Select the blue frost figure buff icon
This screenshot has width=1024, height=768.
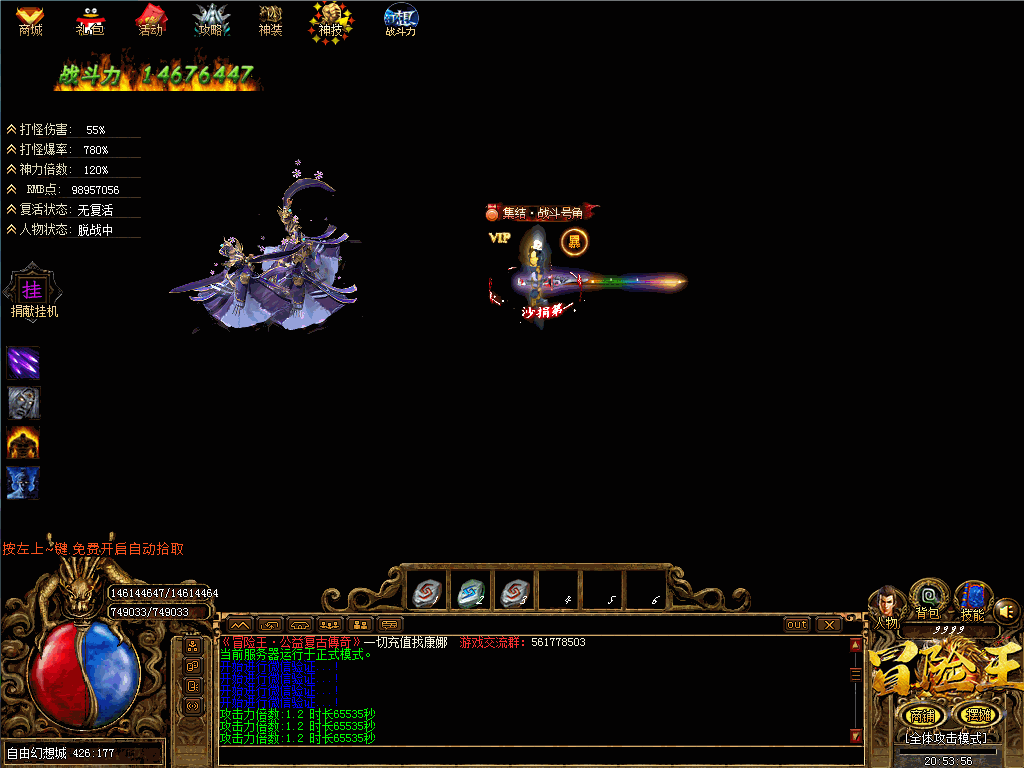click(23, 482)
